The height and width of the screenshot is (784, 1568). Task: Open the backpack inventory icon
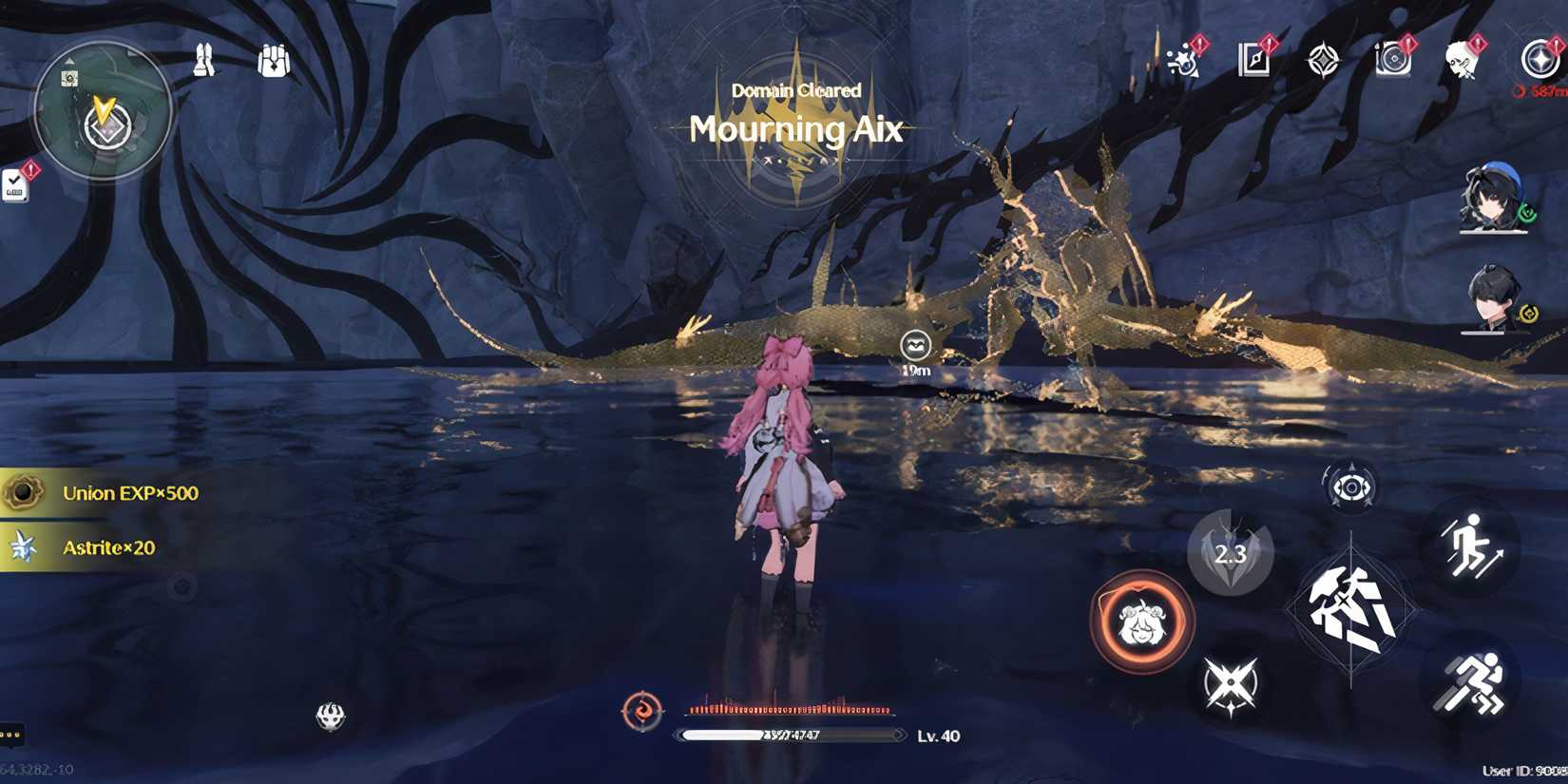[276, 59]
